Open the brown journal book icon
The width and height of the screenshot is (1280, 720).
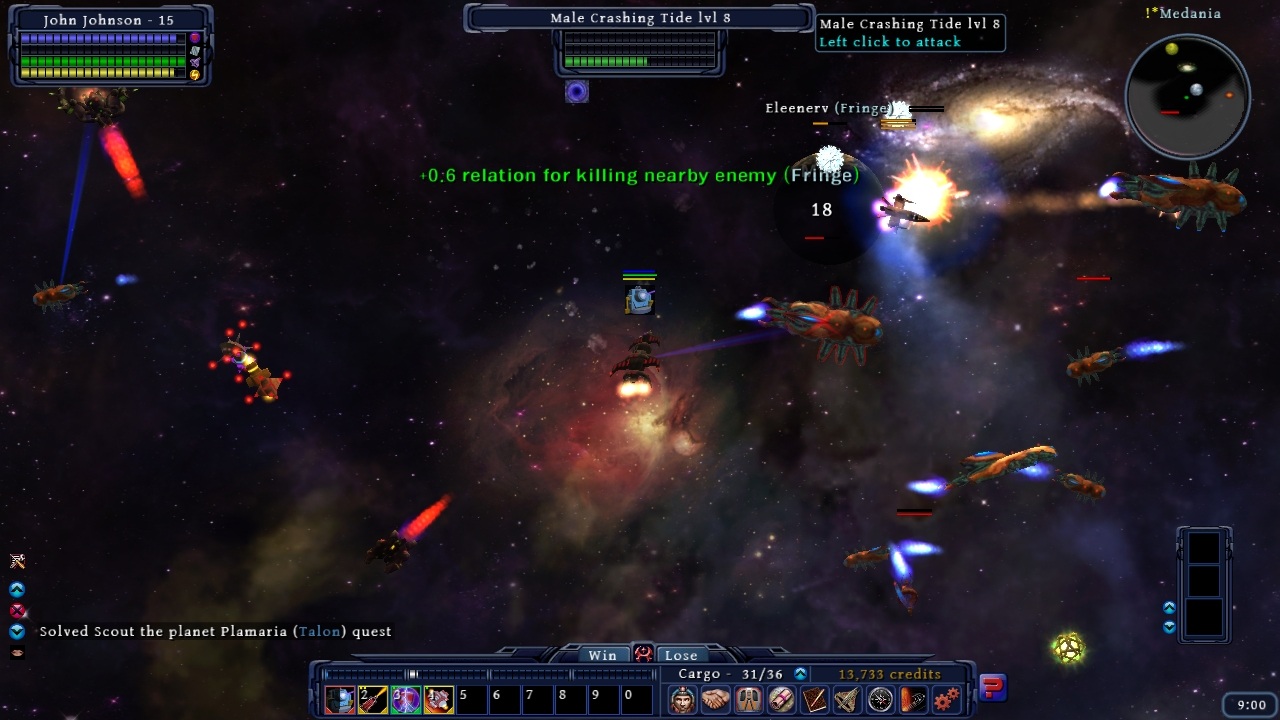click(x=814, y=699)
